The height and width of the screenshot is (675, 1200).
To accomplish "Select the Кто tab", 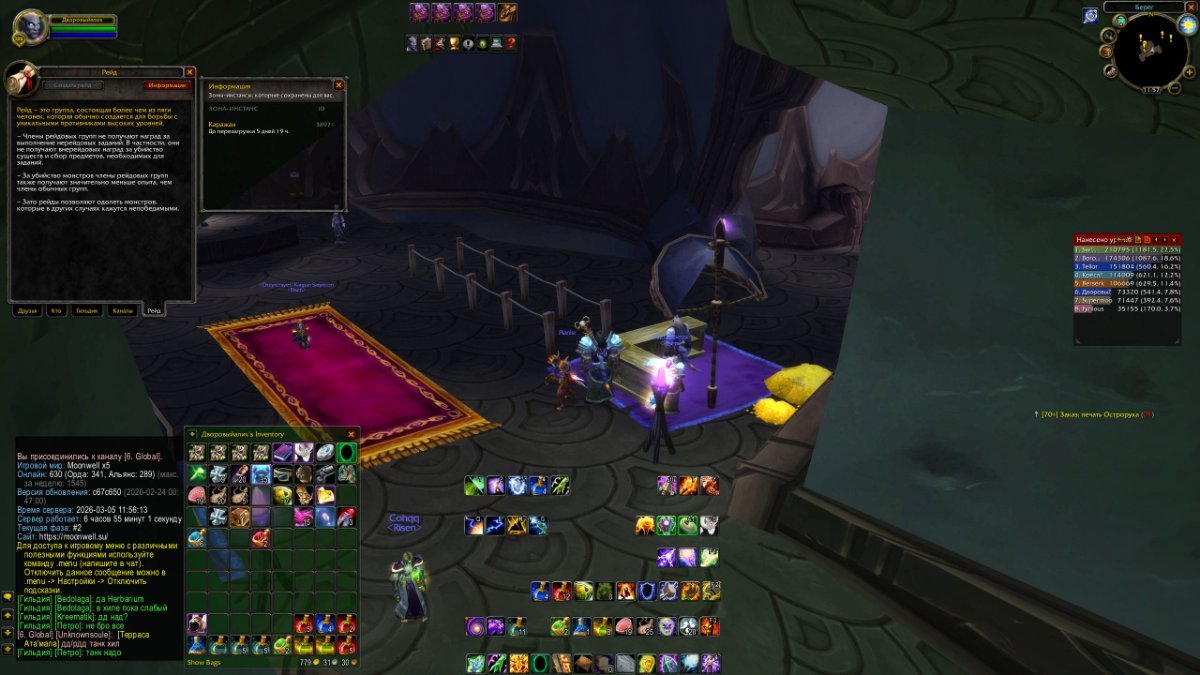I will pos(56,311).
